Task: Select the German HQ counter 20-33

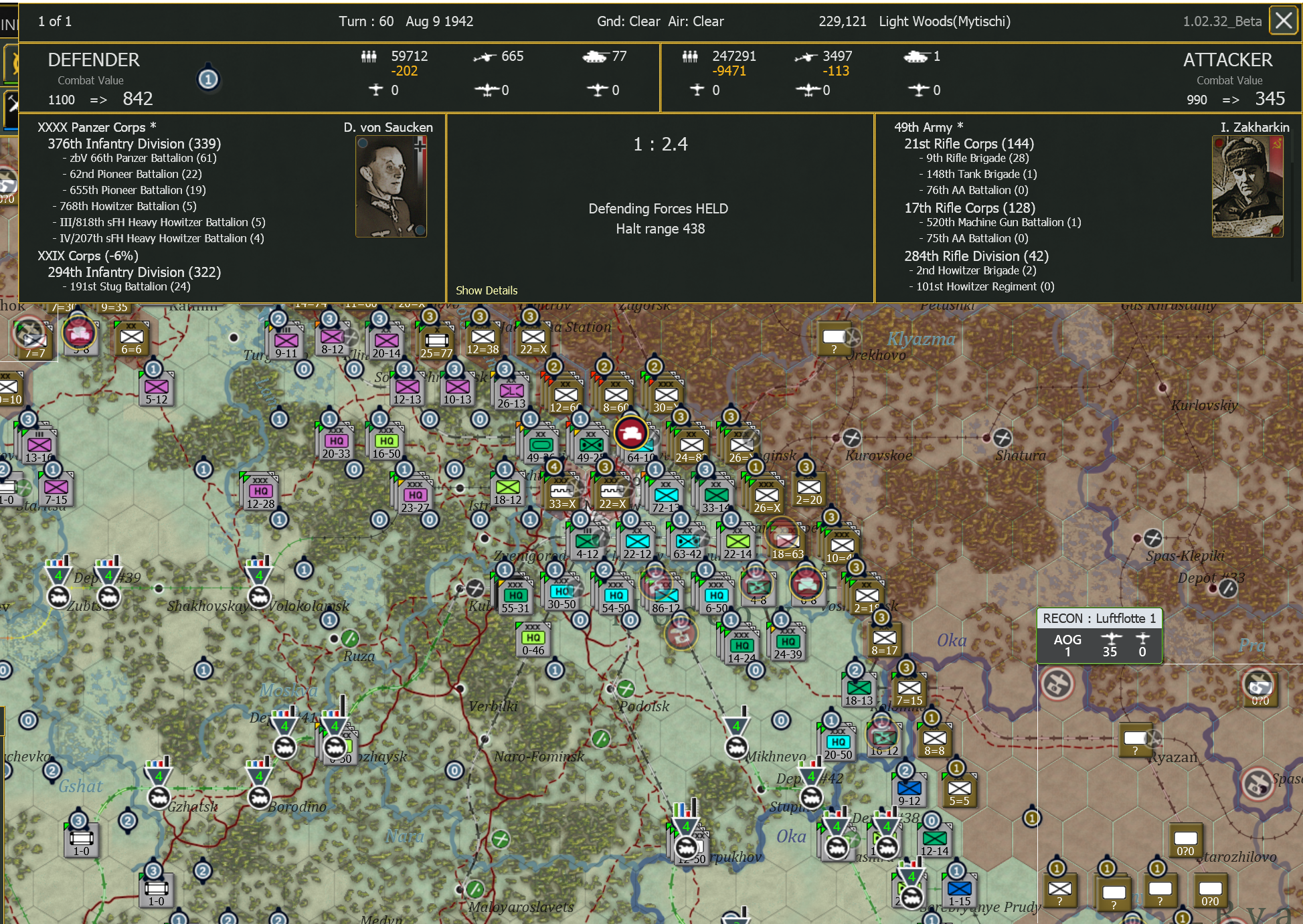Action: click(337, 442)
